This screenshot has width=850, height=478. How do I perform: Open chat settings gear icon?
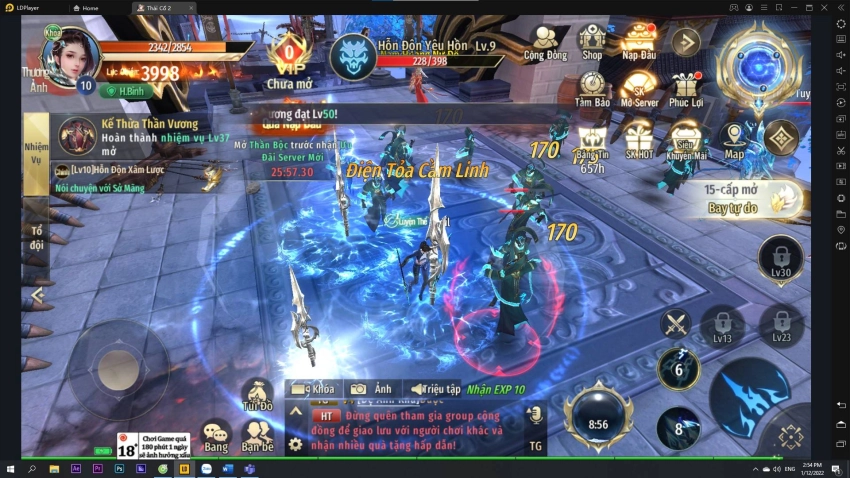coord(295,444)
